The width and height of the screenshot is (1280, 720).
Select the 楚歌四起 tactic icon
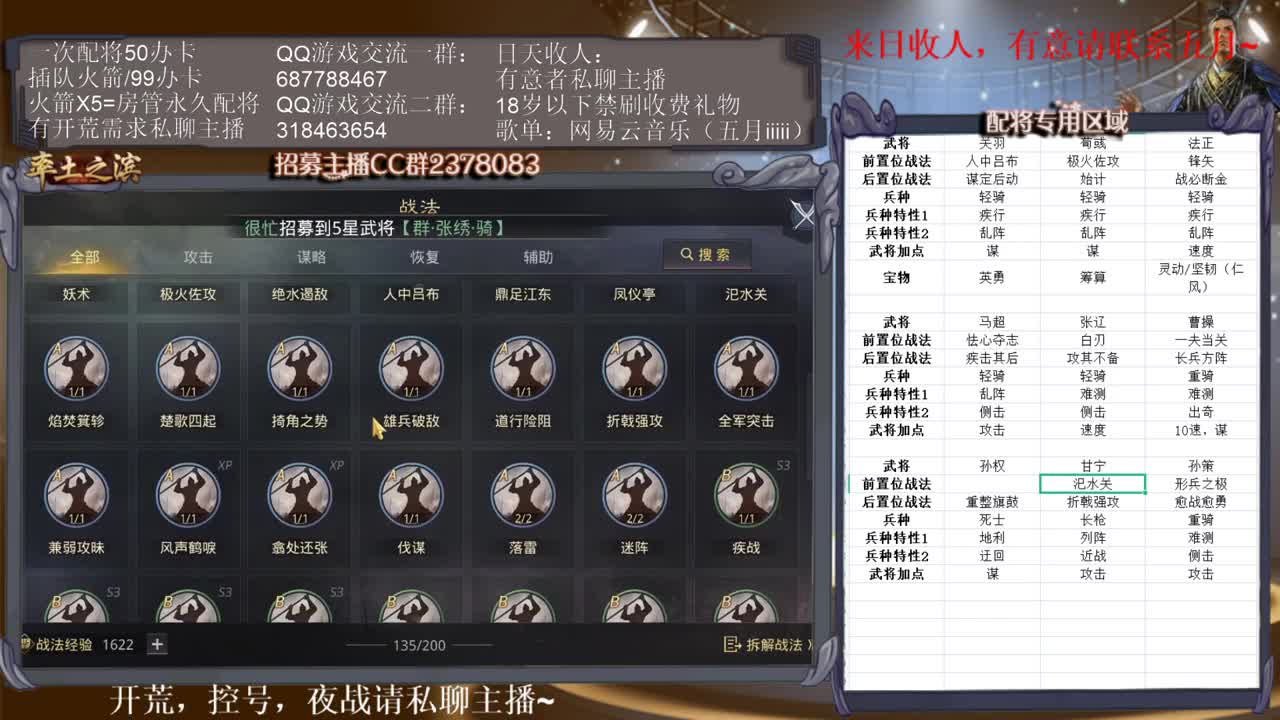pos(188,372)
